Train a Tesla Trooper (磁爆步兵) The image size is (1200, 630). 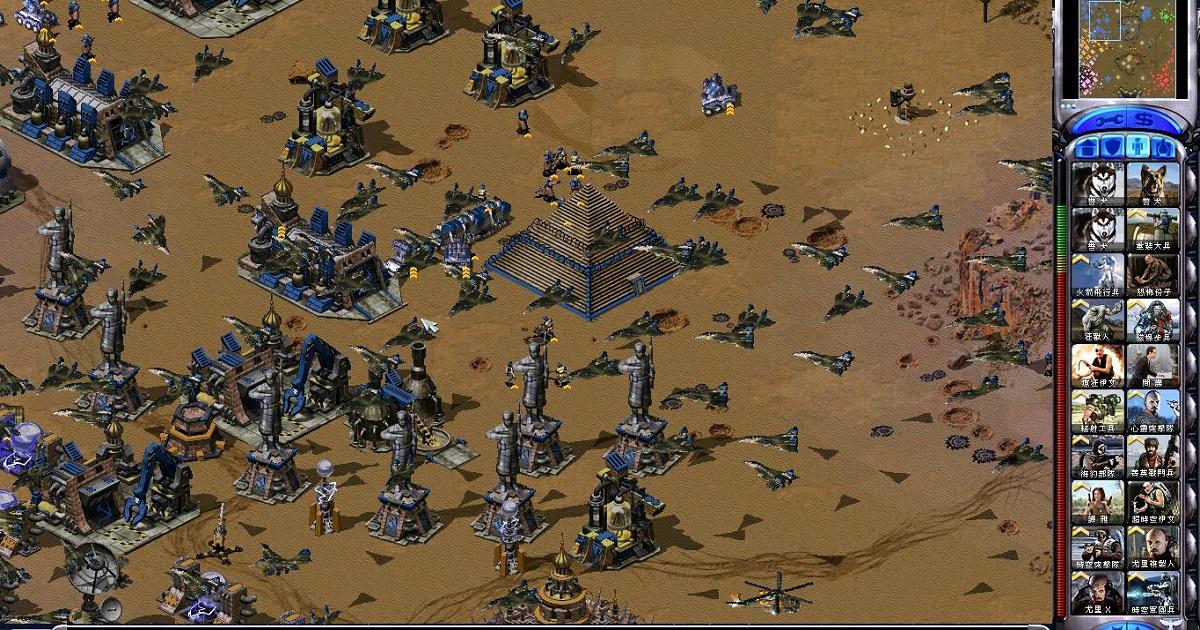(x=1152, y=320)
